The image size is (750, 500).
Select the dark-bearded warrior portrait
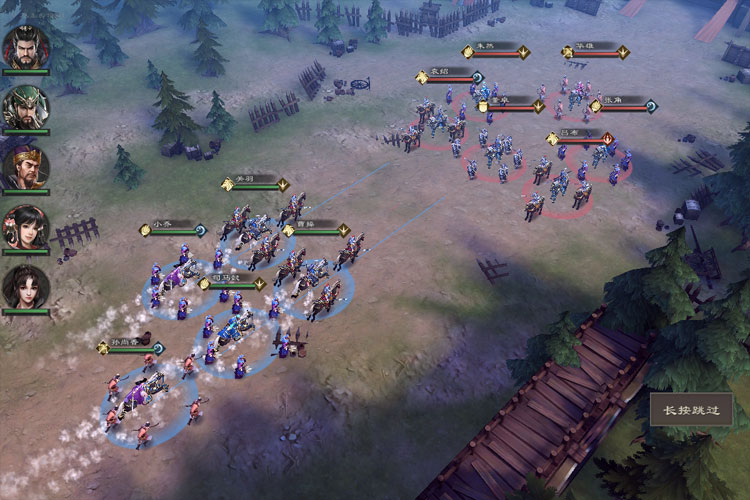25,45
